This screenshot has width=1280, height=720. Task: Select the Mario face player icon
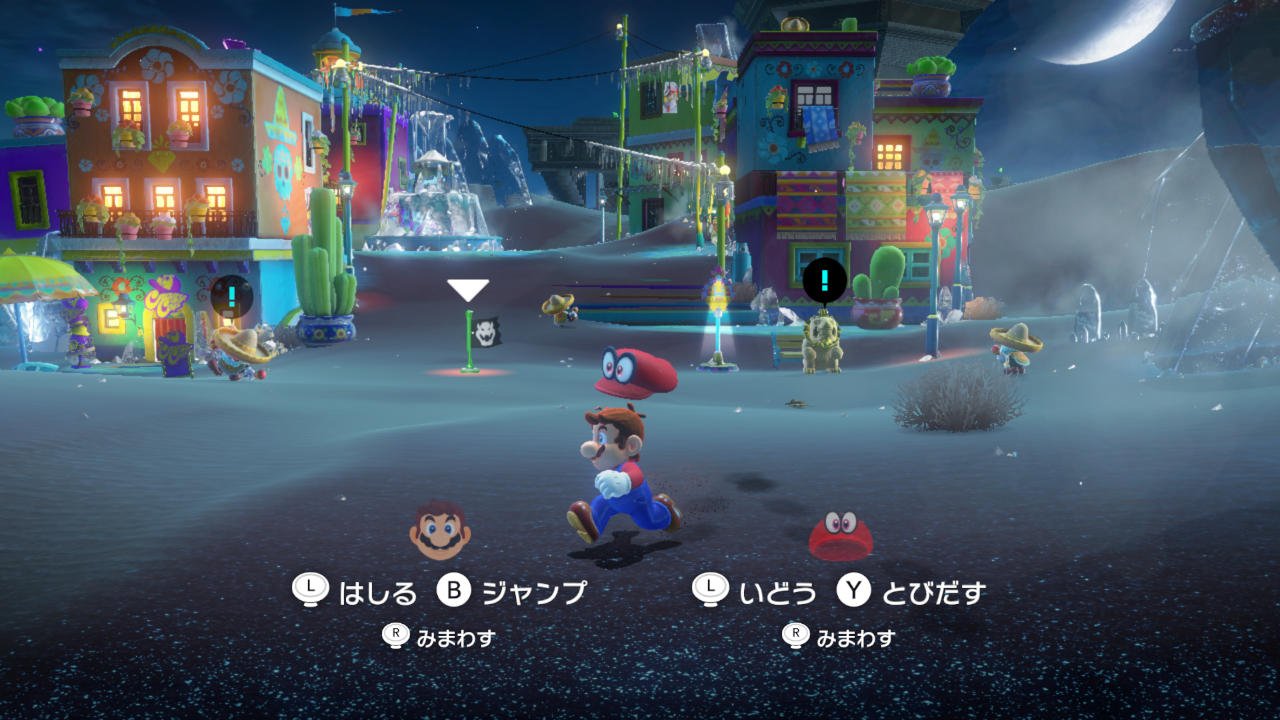point(440,530)
